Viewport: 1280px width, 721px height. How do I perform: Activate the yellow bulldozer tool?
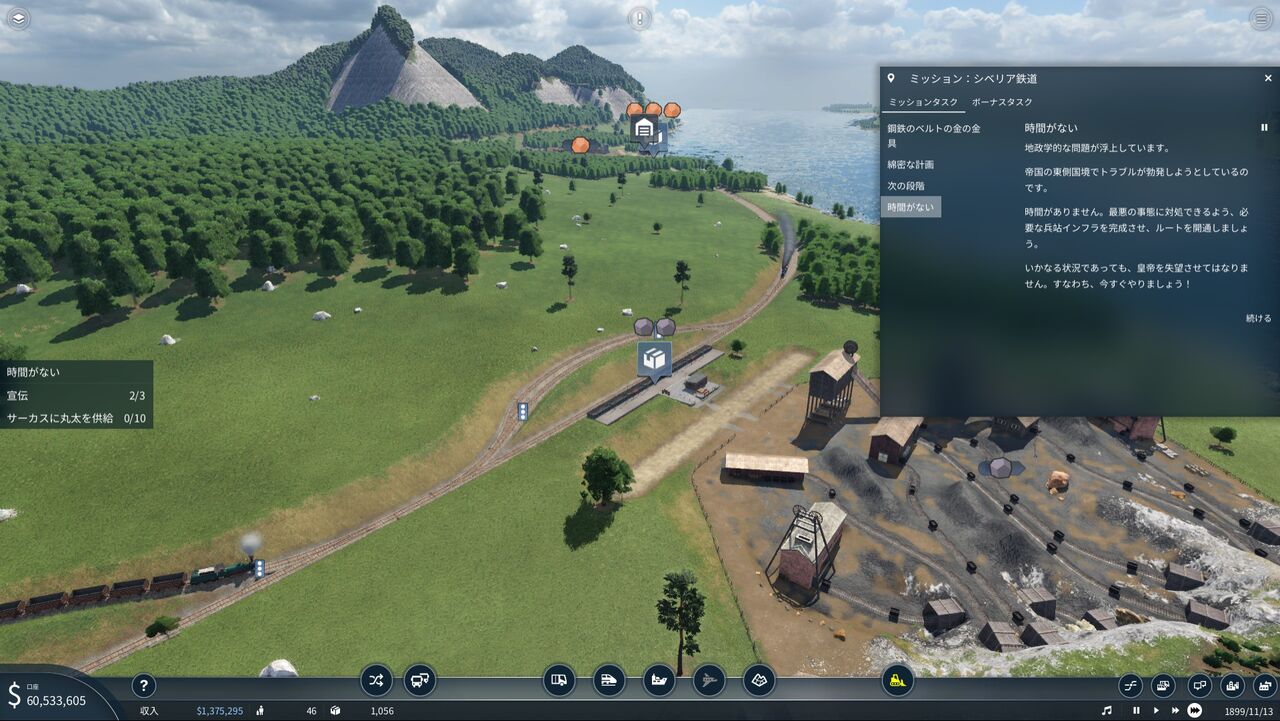coord(898,681)
